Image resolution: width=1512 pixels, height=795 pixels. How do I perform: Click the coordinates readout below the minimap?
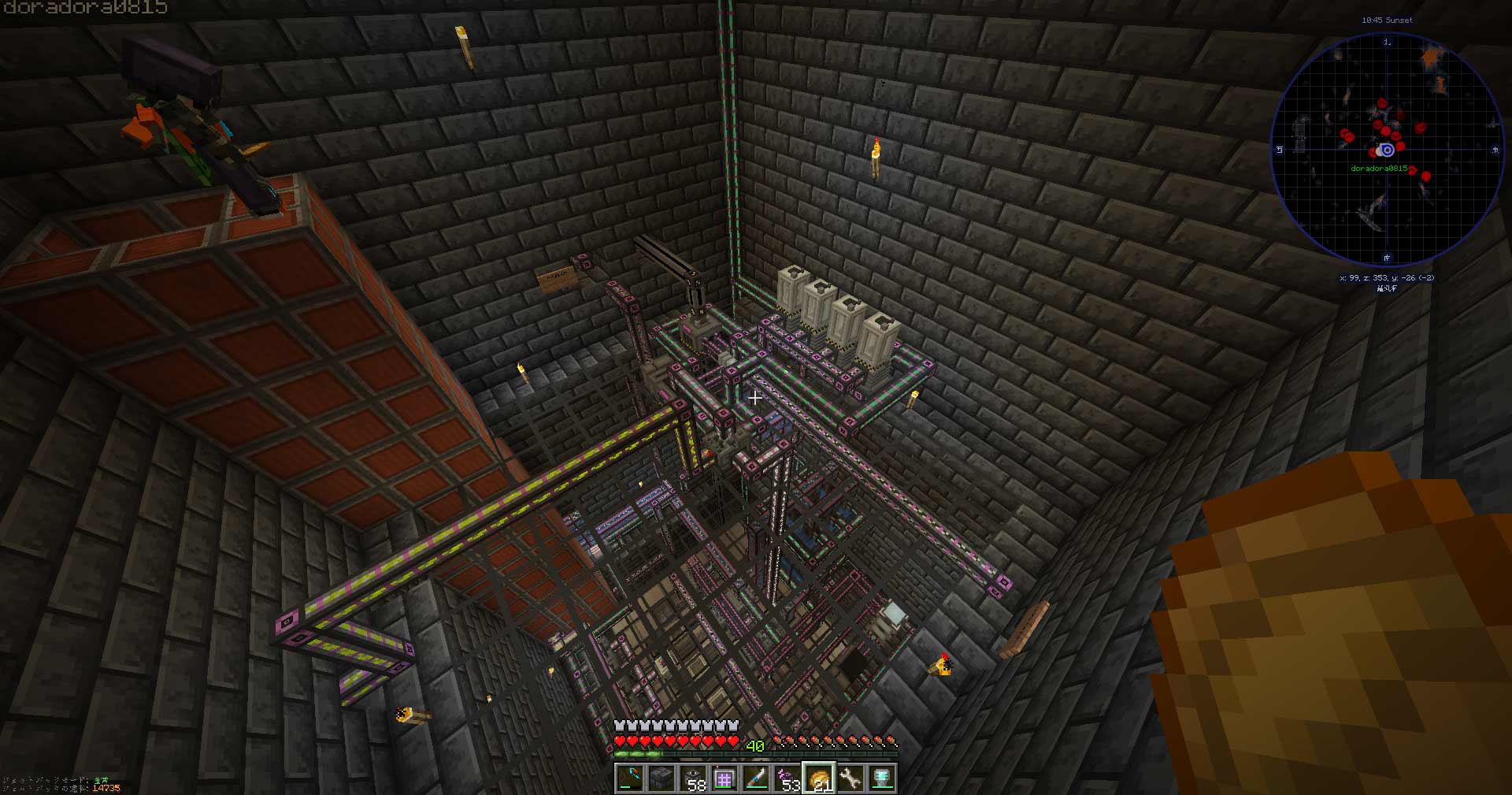pyautogui.click(x=1388, y=278)
